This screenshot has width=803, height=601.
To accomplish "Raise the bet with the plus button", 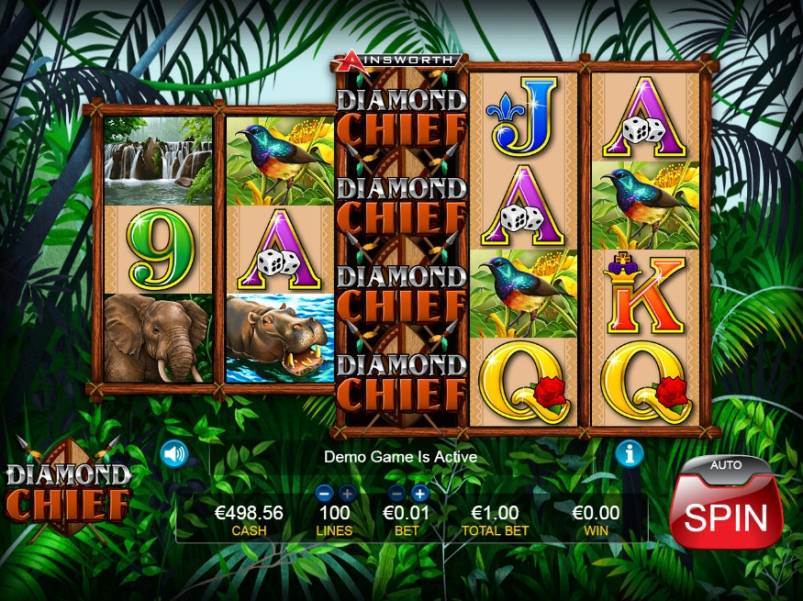I will pos(419,493).
